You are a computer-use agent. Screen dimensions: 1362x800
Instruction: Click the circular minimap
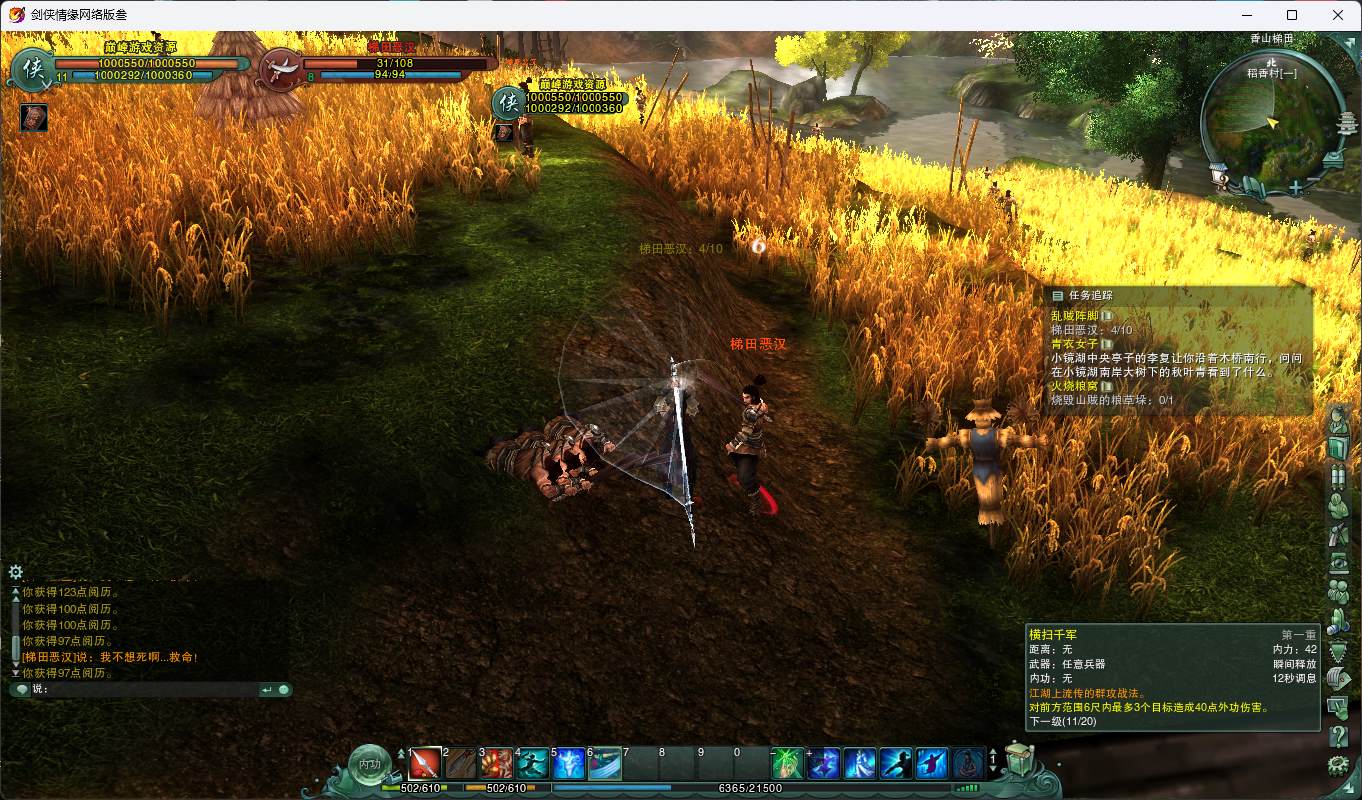[1272, 123]
